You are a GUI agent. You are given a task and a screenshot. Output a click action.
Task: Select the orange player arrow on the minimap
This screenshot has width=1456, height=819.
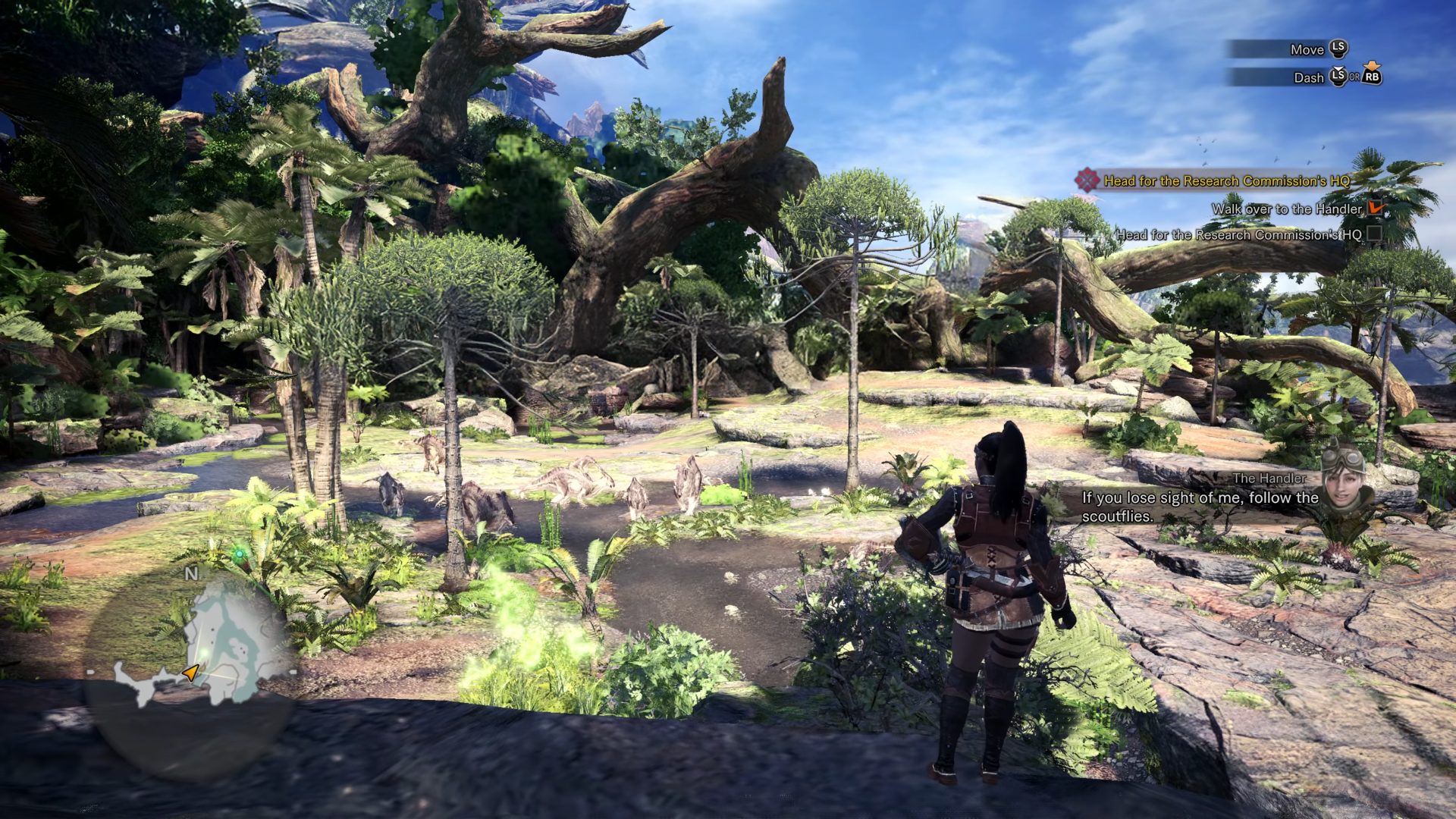190,672
